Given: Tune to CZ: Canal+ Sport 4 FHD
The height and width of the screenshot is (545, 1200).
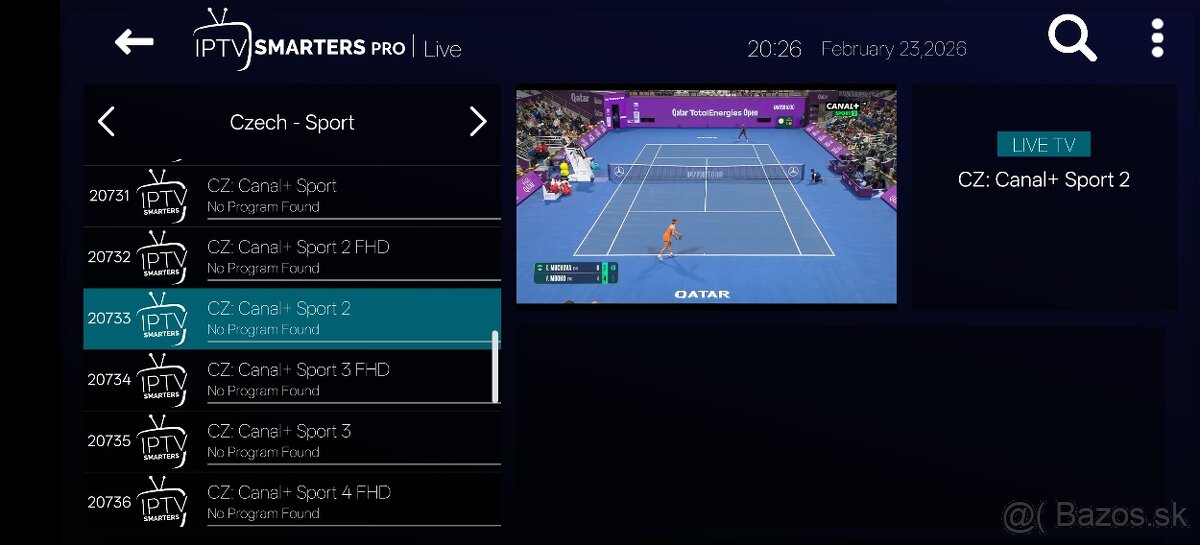Looking at the screenshot, I should point(290,501).
